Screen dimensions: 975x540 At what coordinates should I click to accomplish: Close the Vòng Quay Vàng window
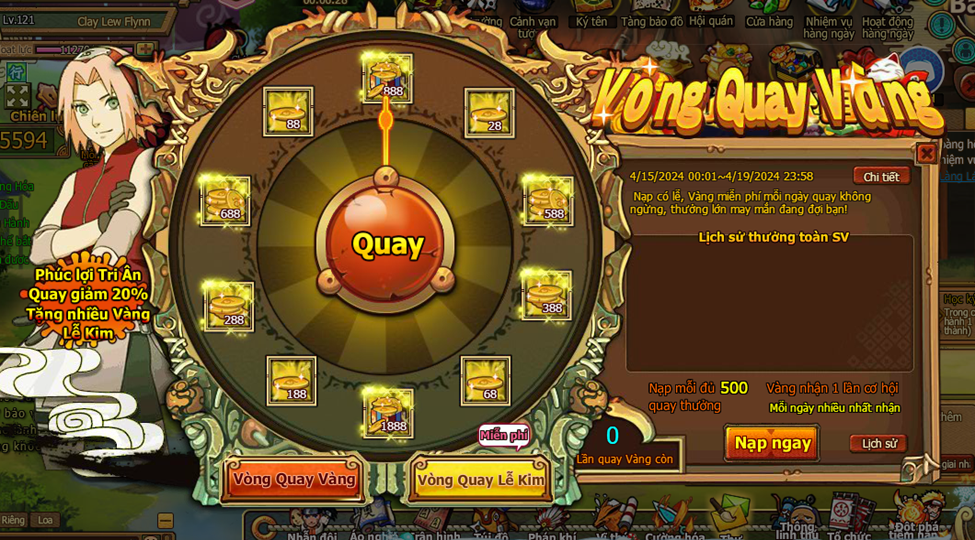pos(926,153)
